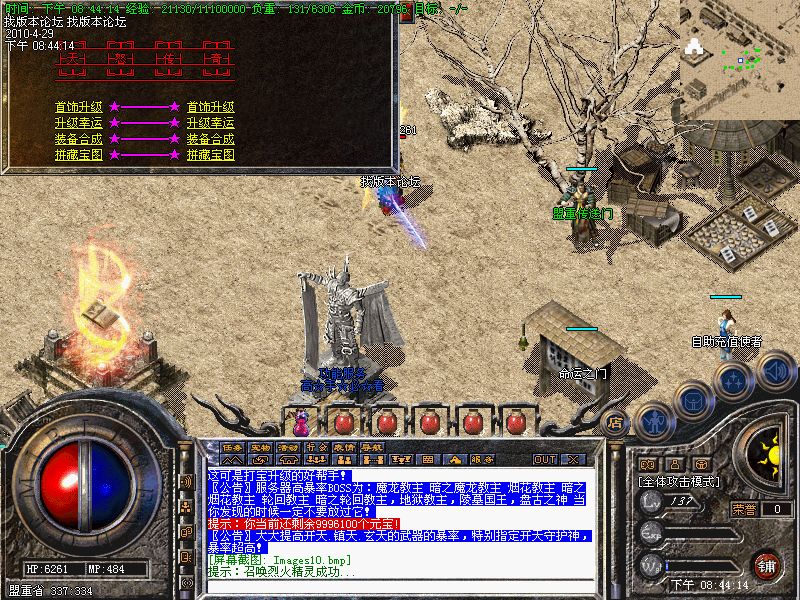The width and height of the screenshot is (800, 600).
Task: Open the bag inventory round button
Action: point(693,399)
